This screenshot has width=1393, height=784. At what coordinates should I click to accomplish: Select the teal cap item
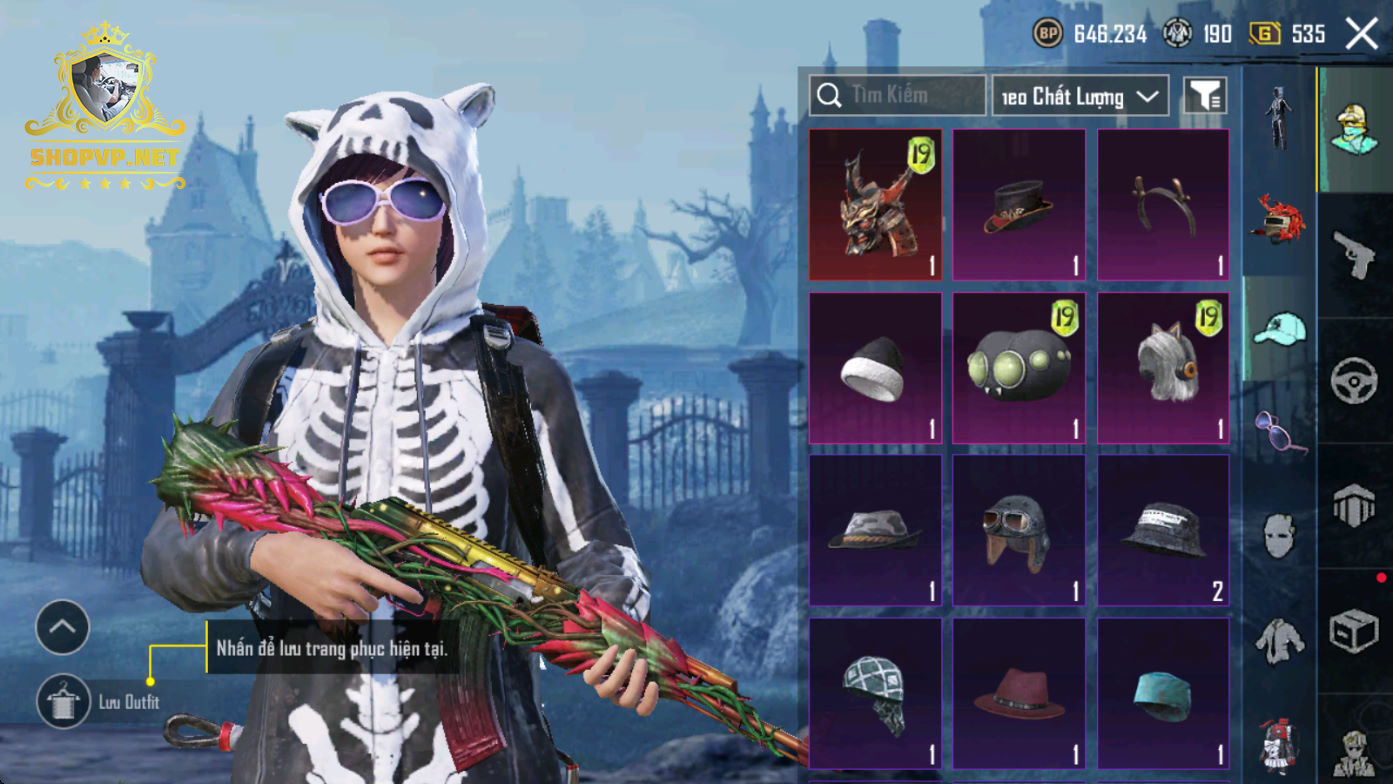pyautogui.click(x=1163, y=693)
